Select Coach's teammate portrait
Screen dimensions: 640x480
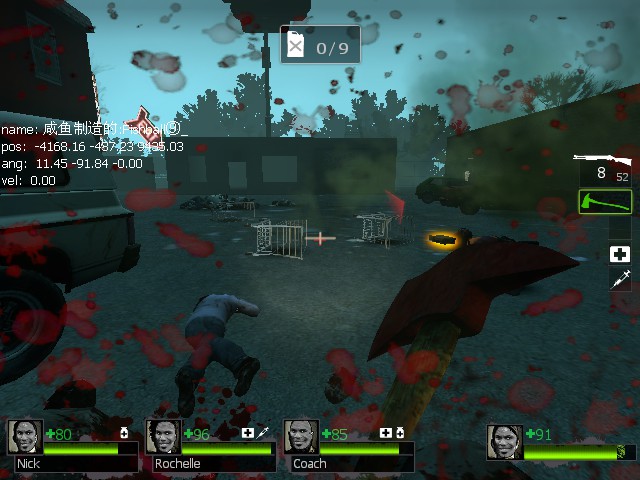pos(301,437)
